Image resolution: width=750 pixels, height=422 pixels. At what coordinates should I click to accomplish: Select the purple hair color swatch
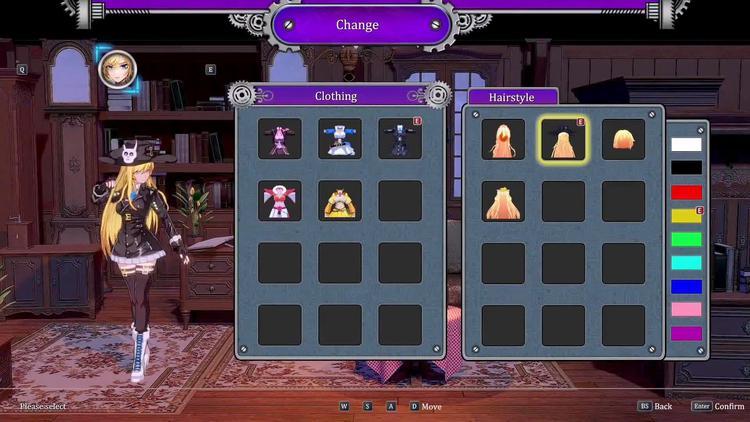[686, 334]
